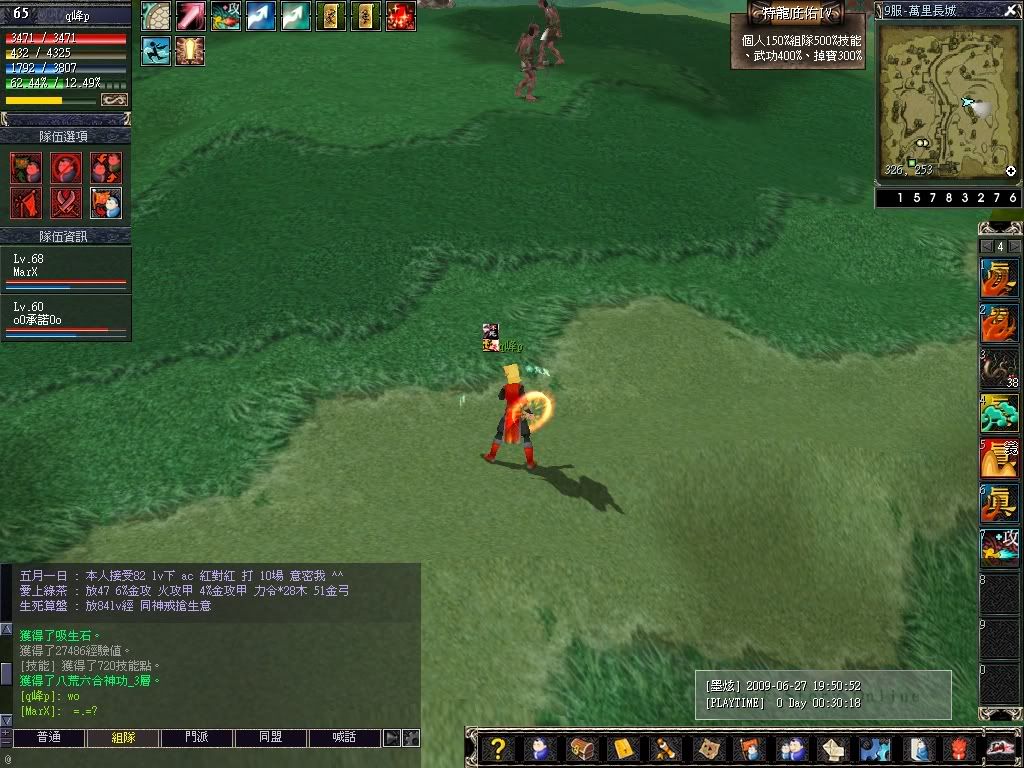Open the yellow question mark help button
Viewport: 1024px width, 768px height.
pos(498,748)
